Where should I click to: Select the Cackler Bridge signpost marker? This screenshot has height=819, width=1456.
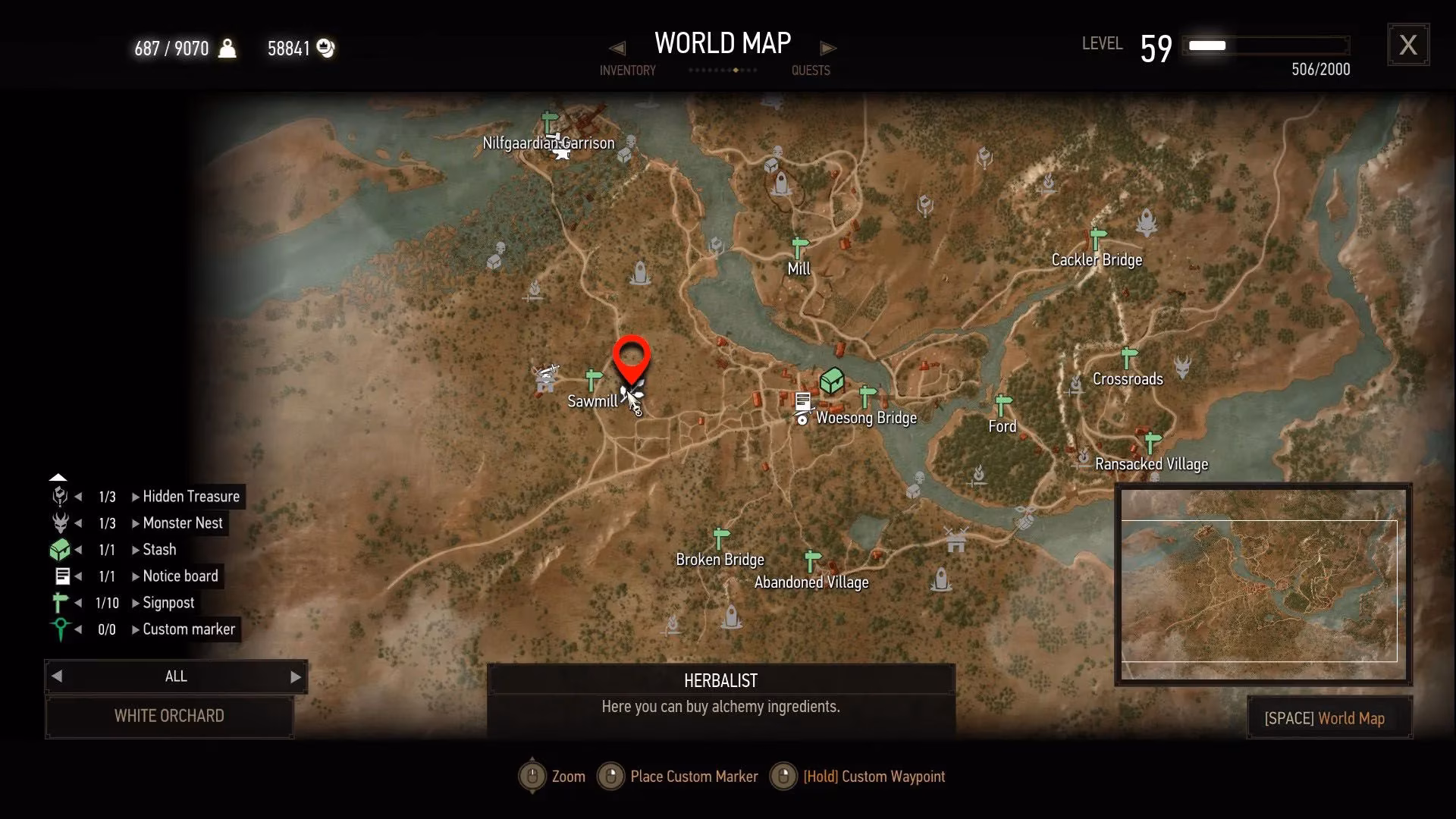pos(1097,238)
